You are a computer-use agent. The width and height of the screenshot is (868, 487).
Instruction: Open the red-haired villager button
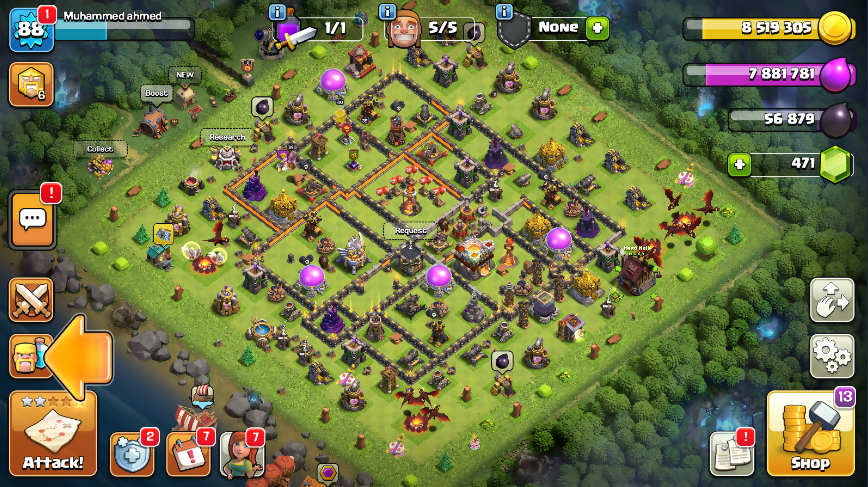click(x=241, y=455)
